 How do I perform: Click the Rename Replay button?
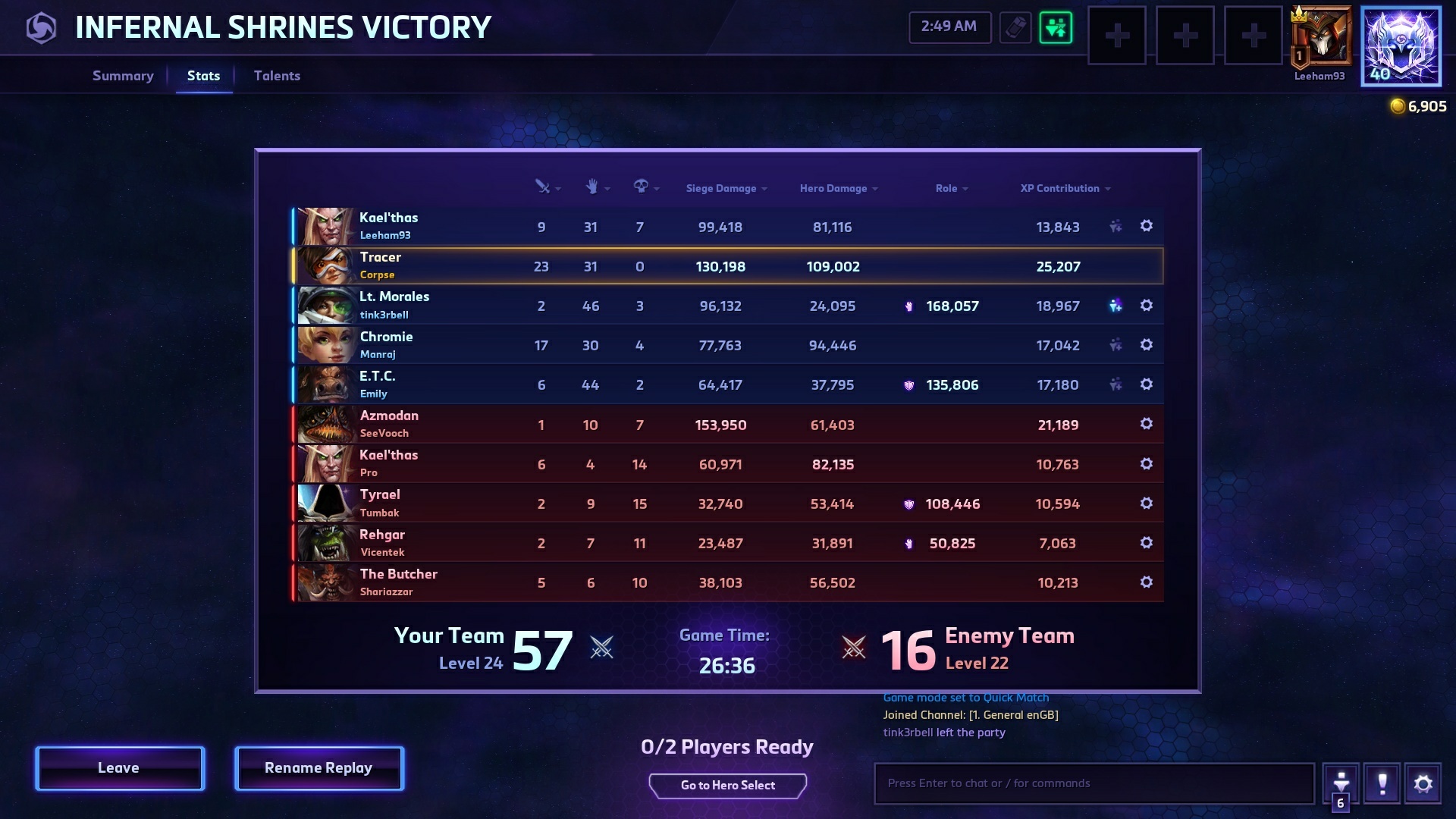[x=318, y=768]
